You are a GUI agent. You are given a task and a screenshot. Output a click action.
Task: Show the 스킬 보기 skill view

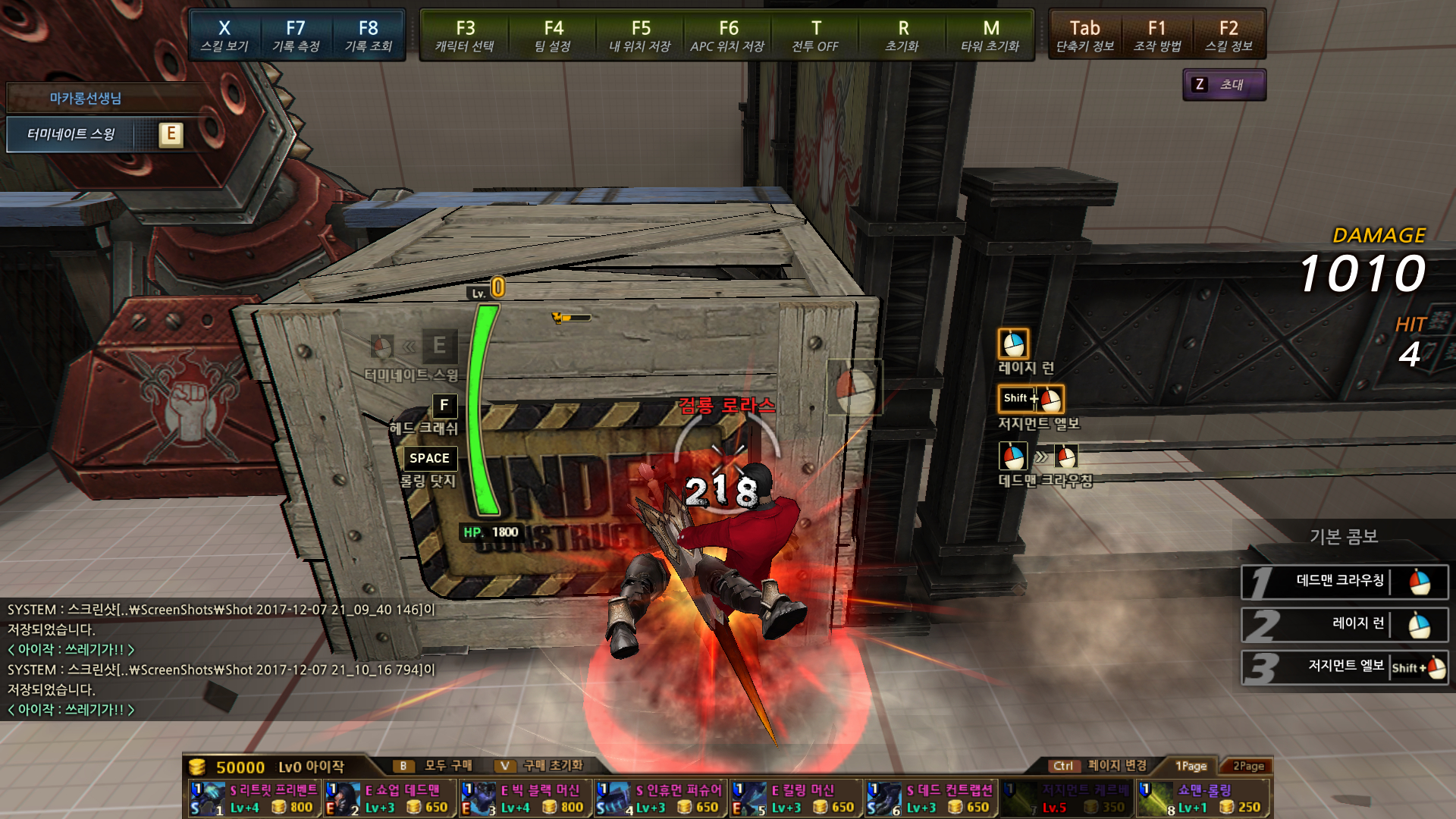pyautogui.click(x=224, y=36)
